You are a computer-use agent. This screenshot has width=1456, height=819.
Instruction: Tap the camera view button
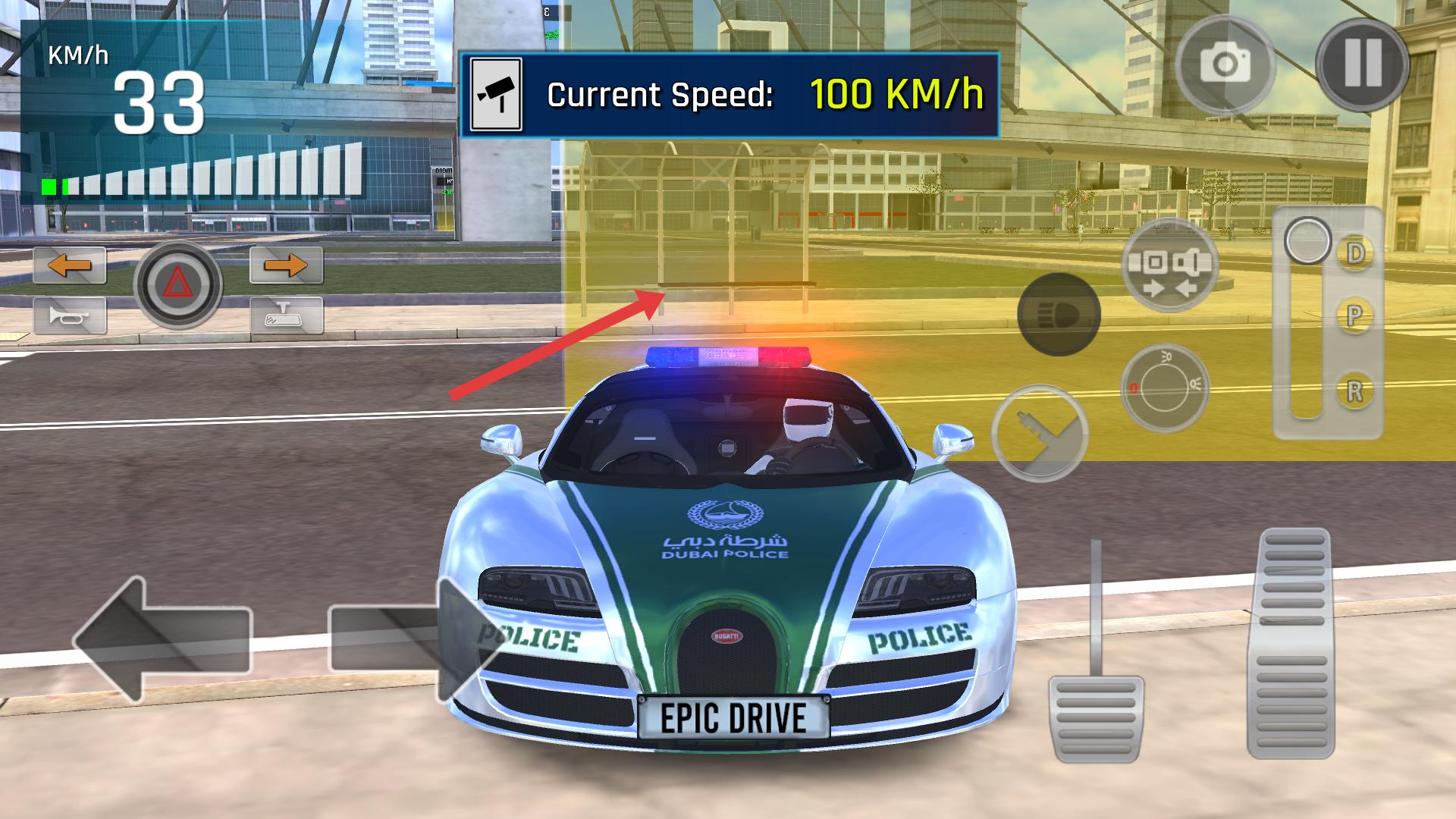1225,65
